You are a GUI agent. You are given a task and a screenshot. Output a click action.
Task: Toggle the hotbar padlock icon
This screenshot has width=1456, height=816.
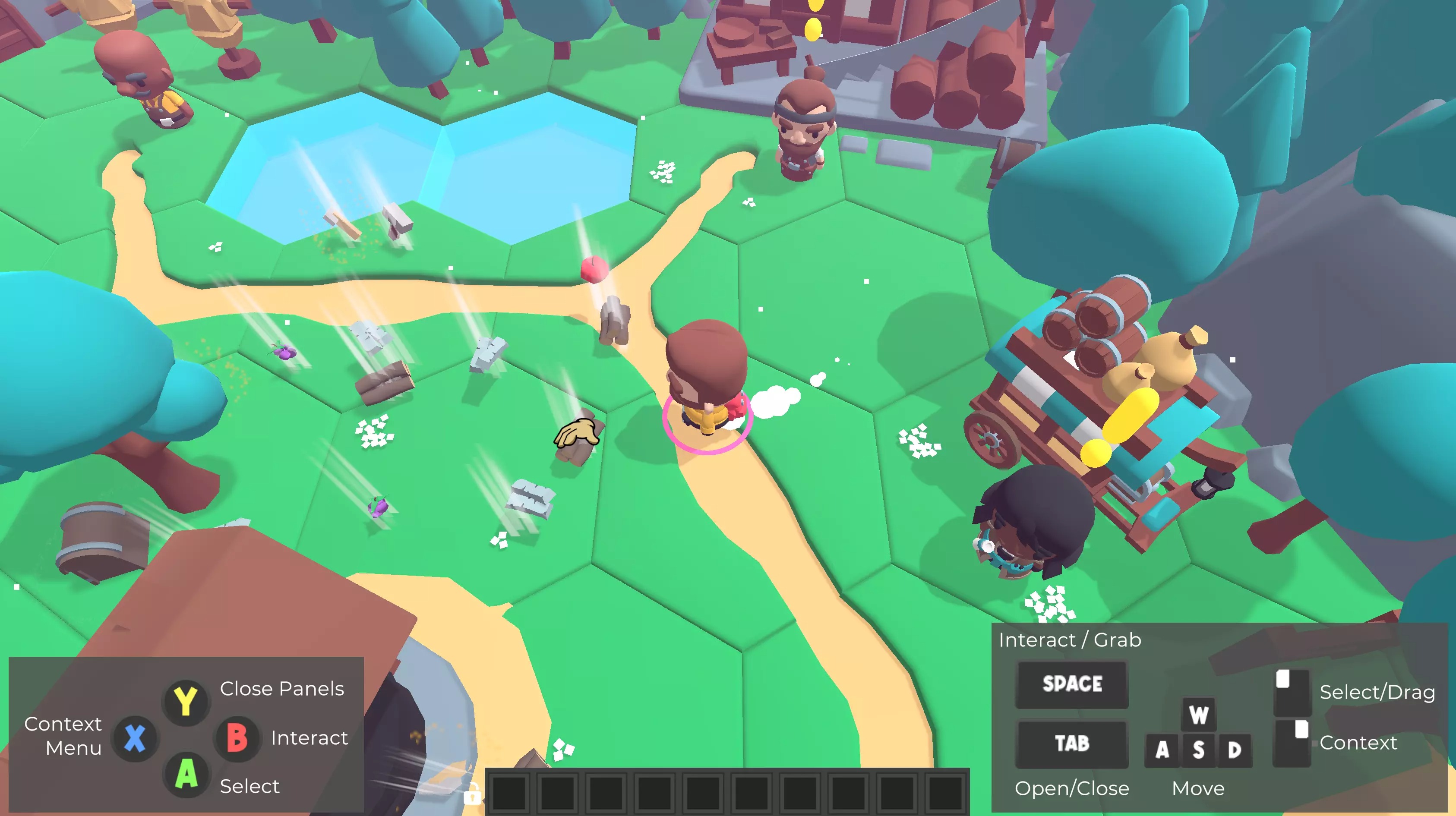[x=473, y=795]
